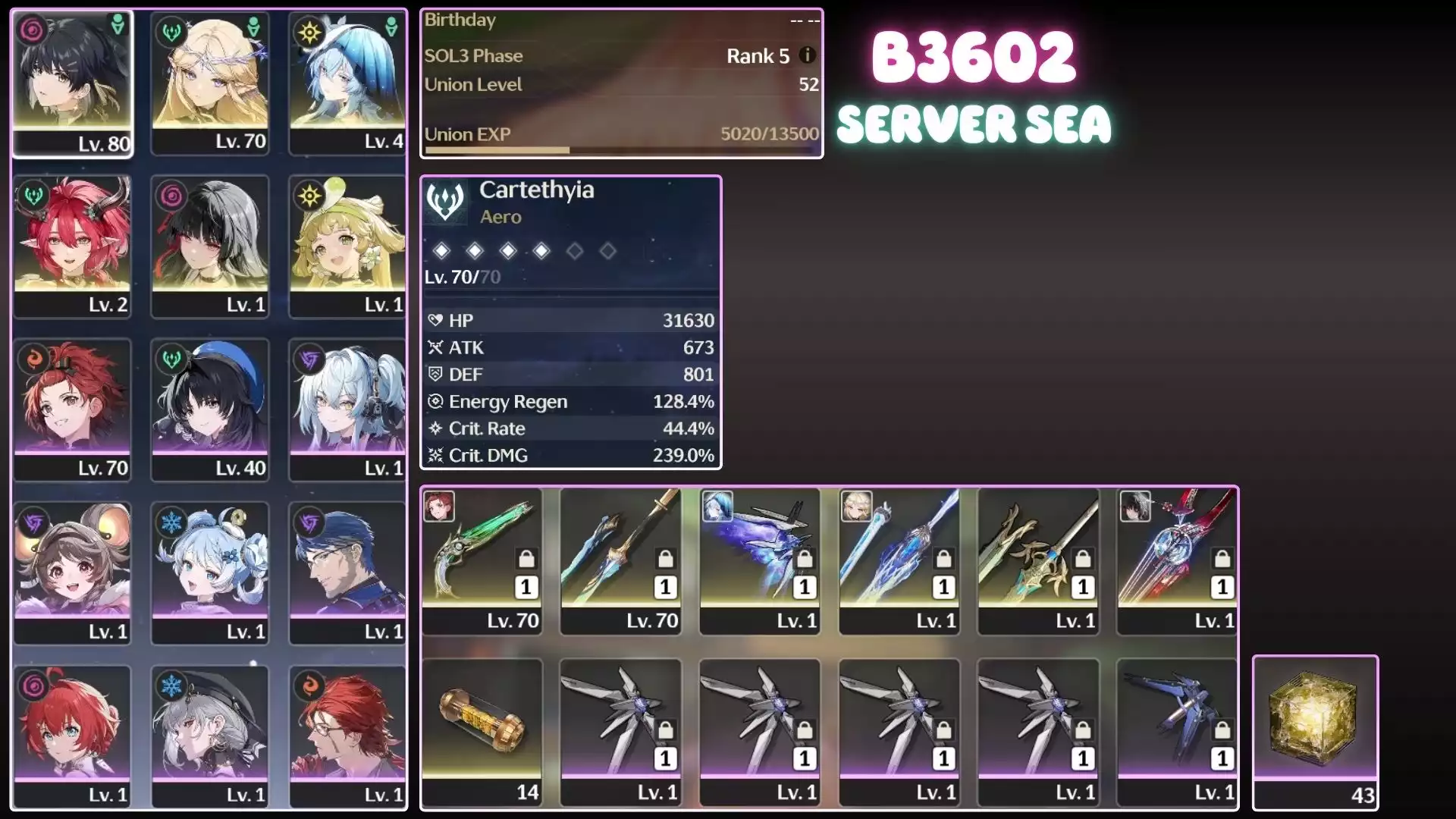Select the white-haired twin-tail Electro character
The height and width of the screenshot is (819, 1456).
(x=347, y=409)
